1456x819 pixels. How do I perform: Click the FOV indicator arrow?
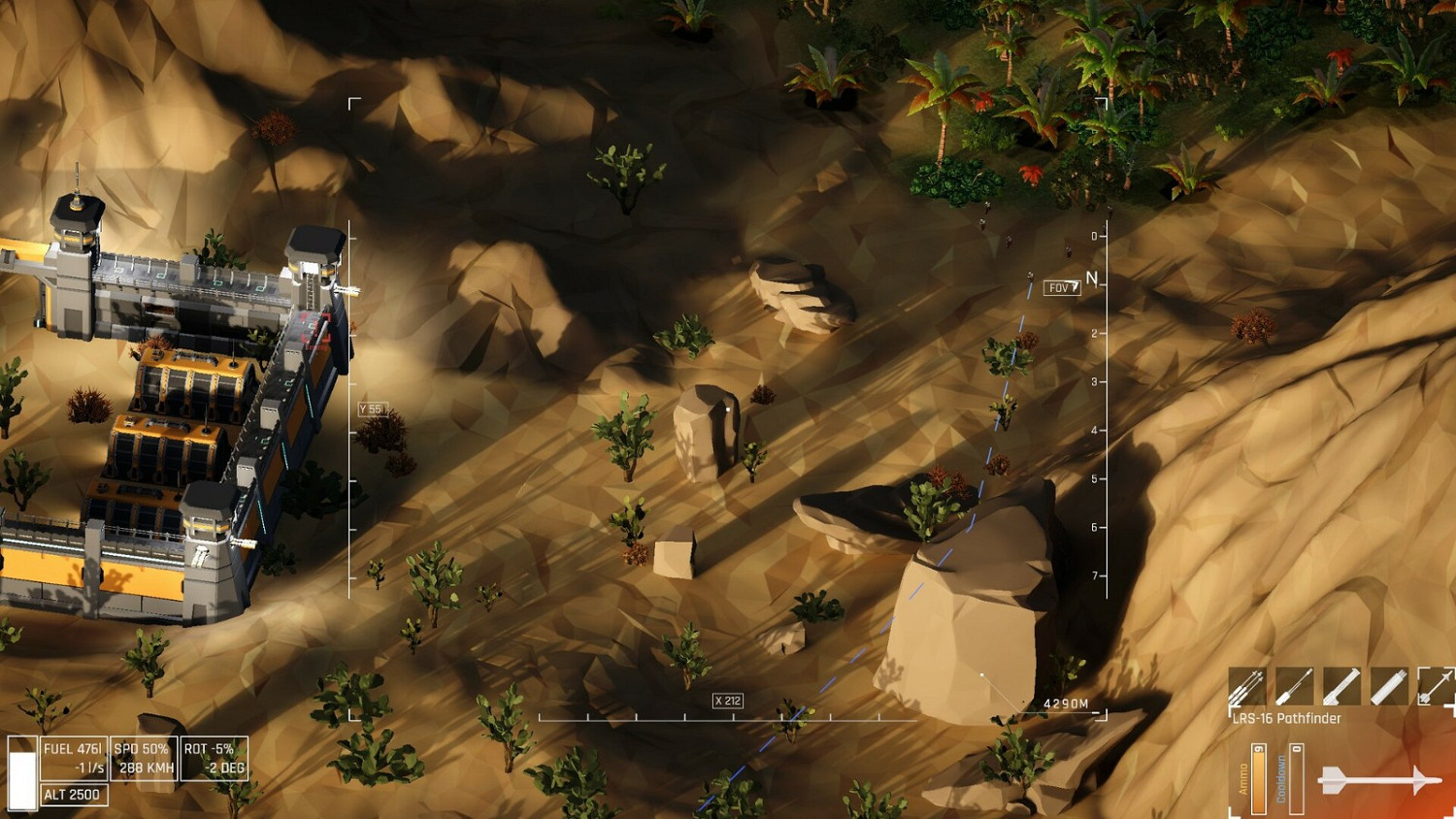(1062, 285)
